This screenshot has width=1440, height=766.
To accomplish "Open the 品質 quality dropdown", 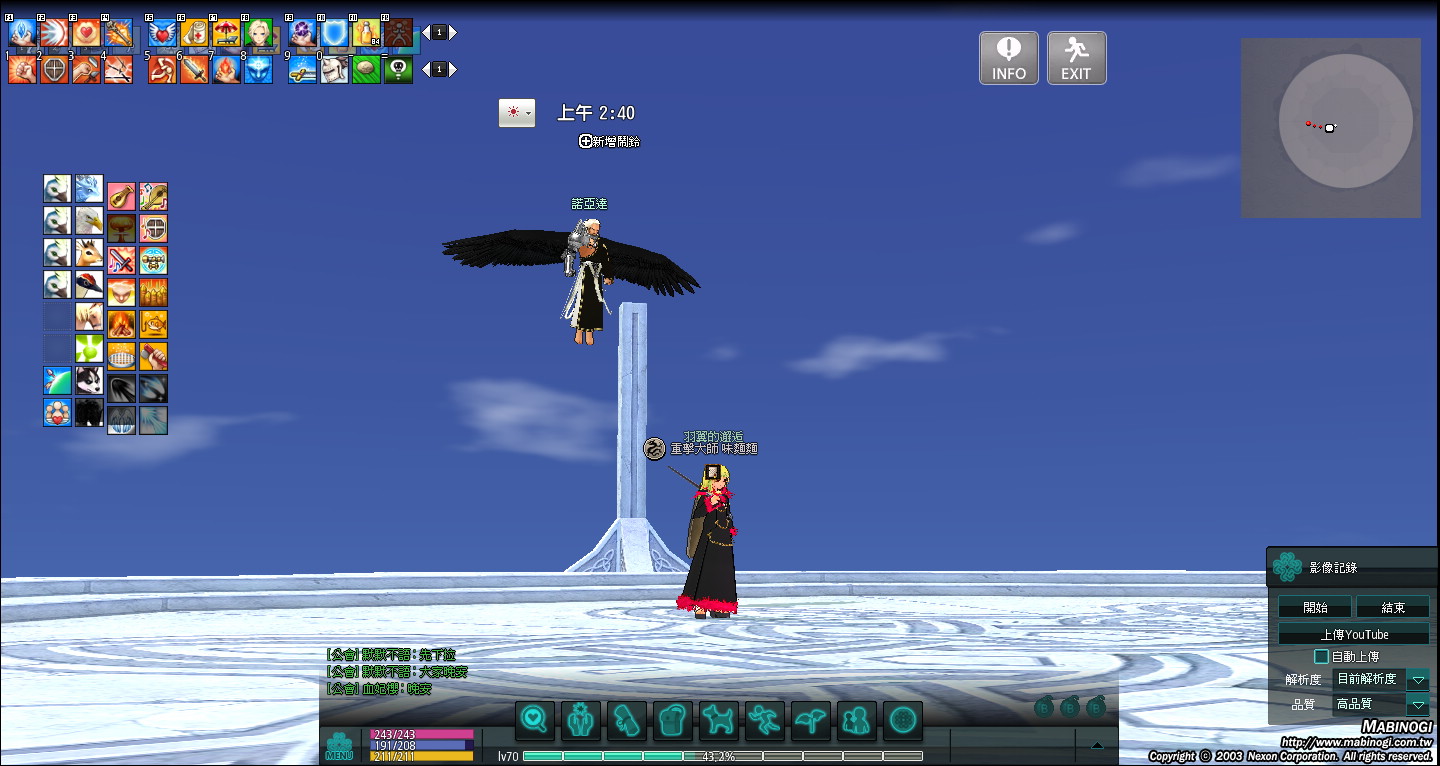I will pos(1417,705).
